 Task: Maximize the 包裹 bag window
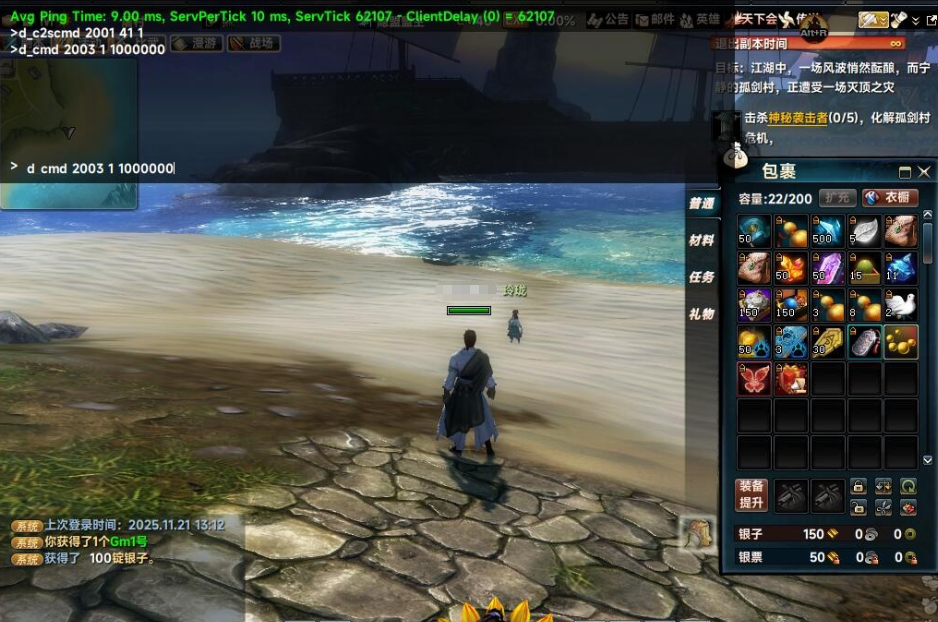pos(905,172)
